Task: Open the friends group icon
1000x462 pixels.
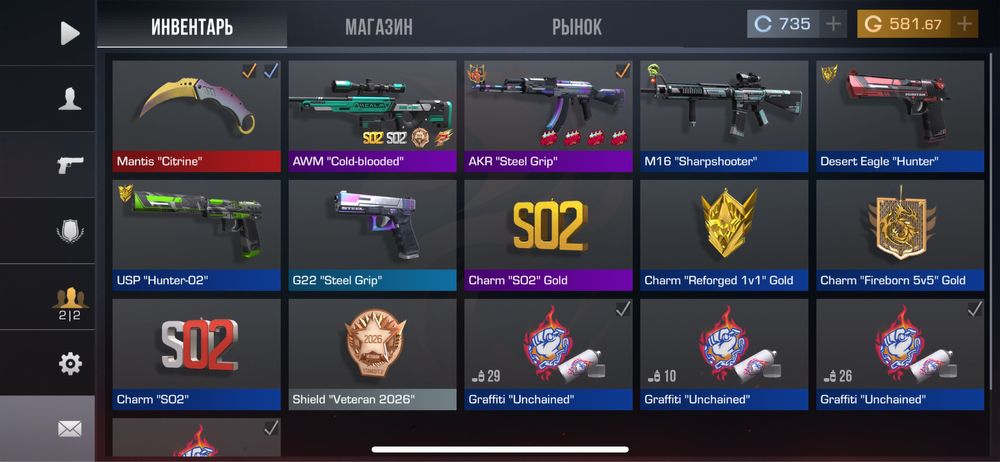Action: 69,301
